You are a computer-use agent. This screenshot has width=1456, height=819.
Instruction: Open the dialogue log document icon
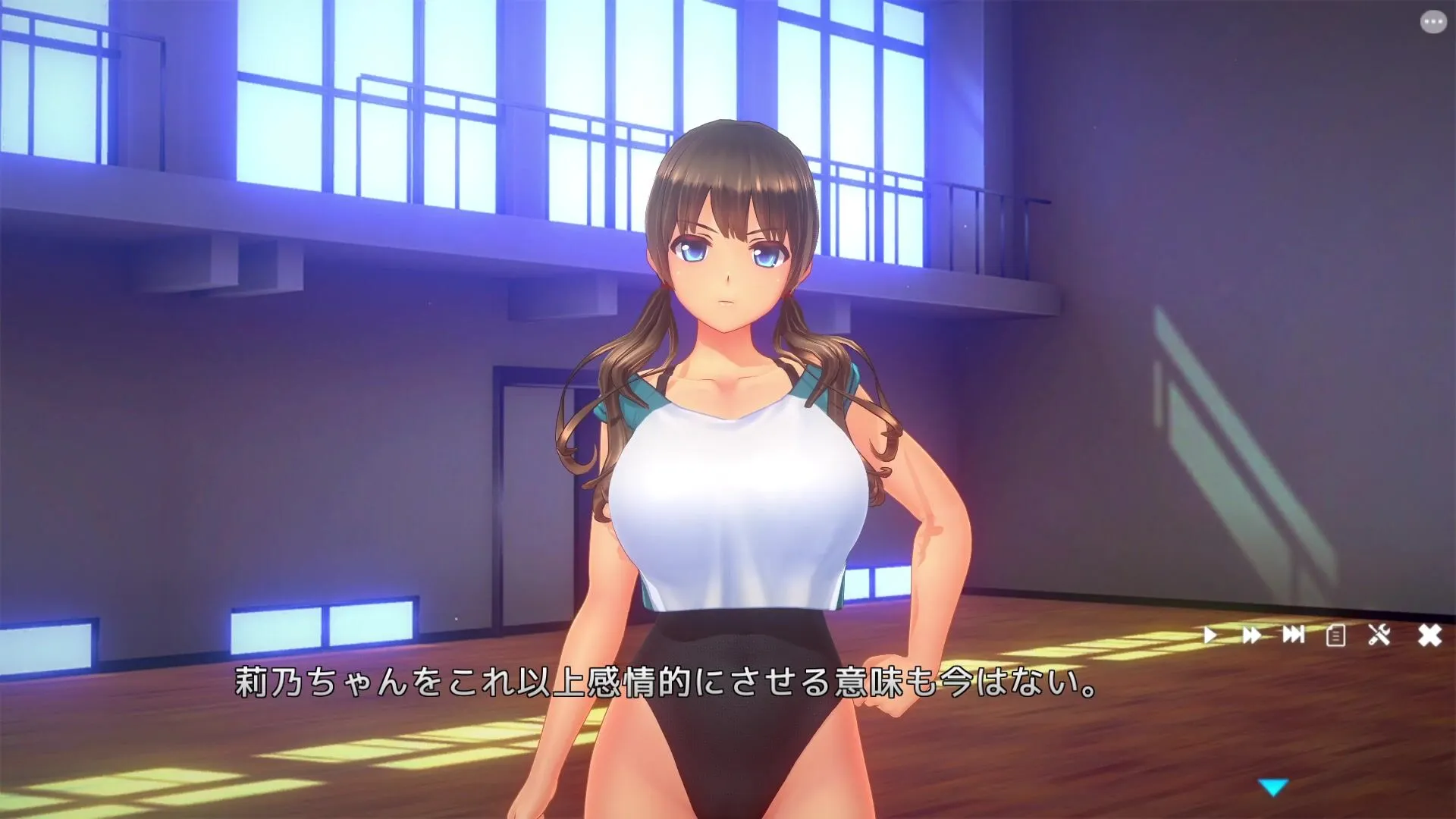[x=1336, y=635]
